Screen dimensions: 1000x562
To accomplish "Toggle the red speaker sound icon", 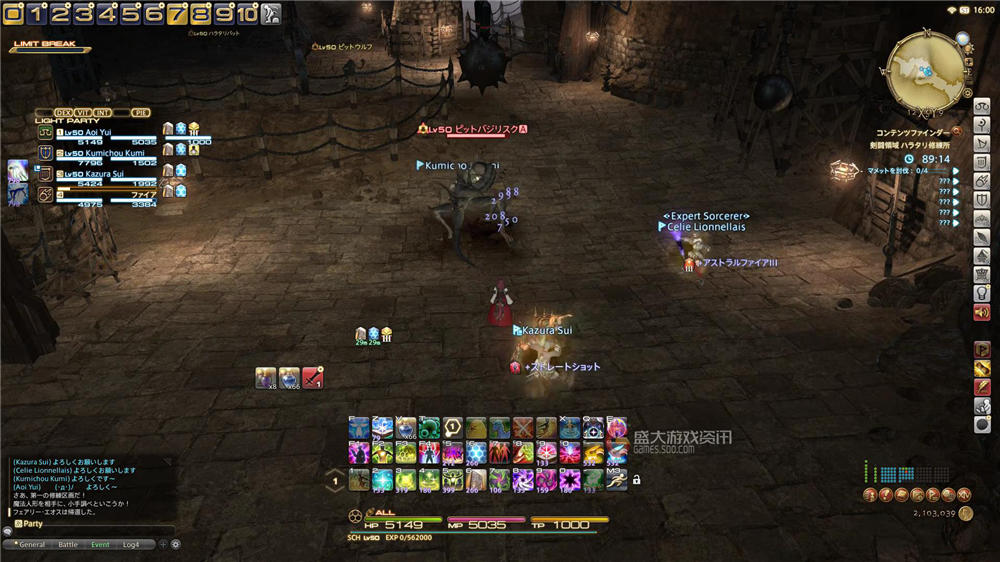I will [x=982, y=313].
